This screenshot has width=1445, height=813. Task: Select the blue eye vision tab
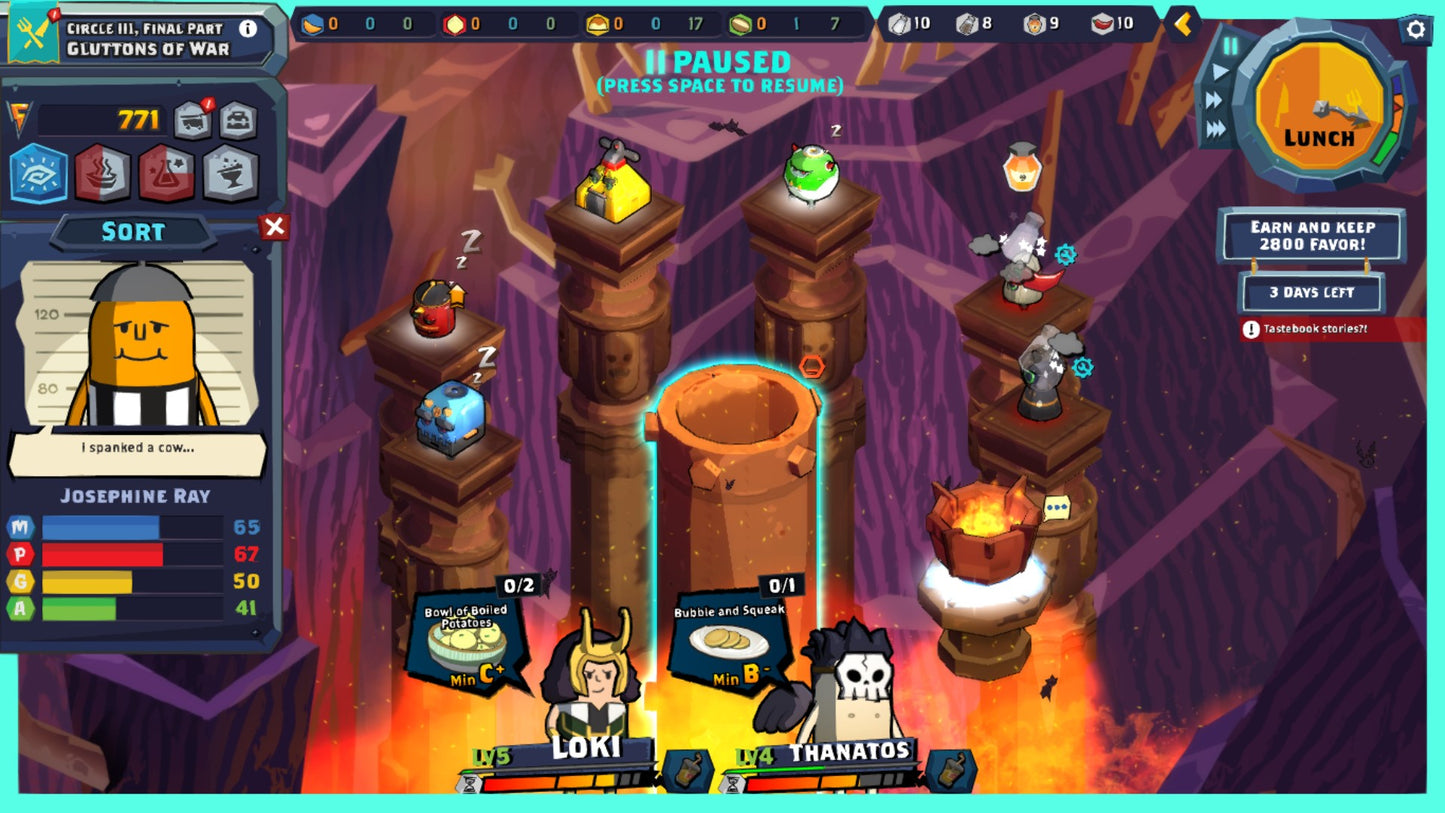(x=39, y=173)
